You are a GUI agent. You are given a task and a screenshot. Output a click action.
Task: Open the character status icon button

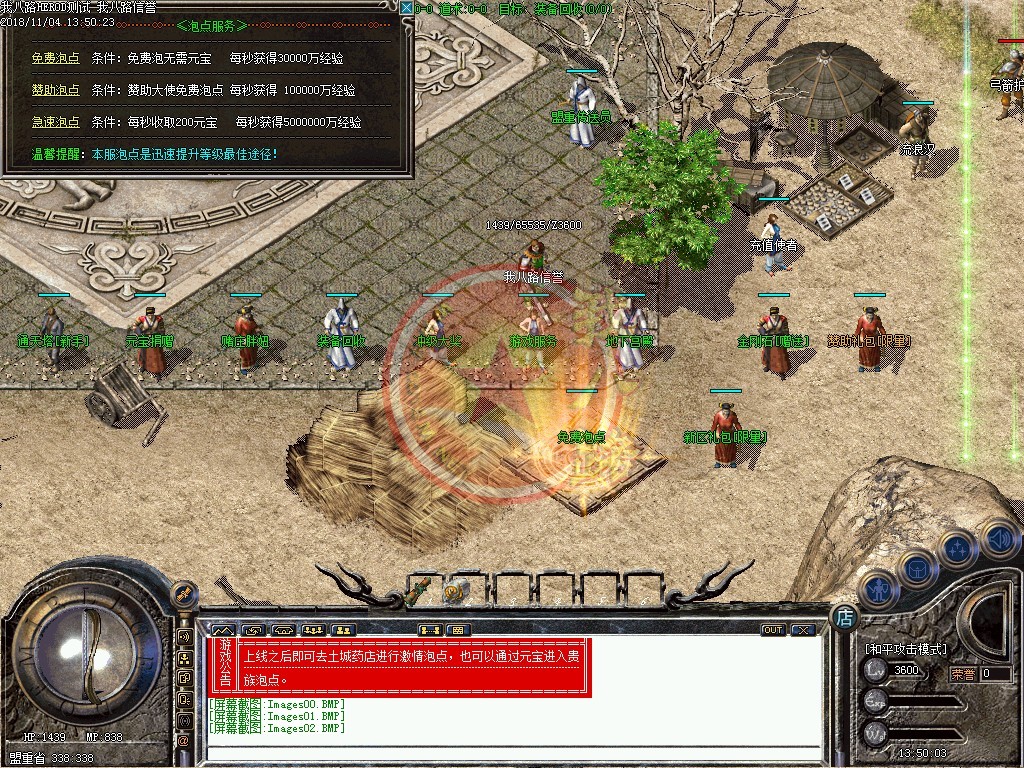pyautogui.click(x=877, y=590)
